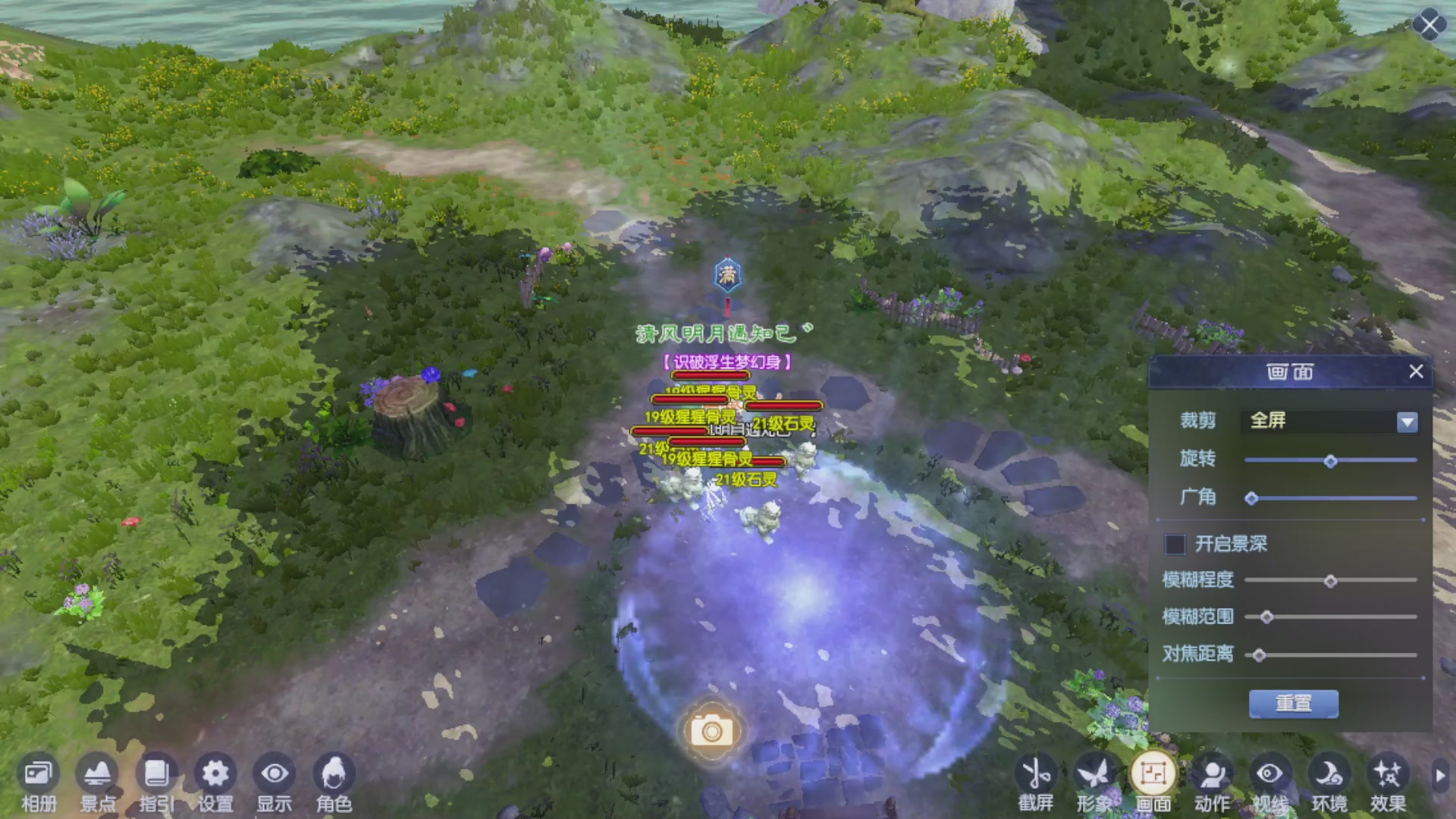Open the 裁剪 crop dropdown showing 全屏
The image size is (1456, 819).
point(1323,422)
